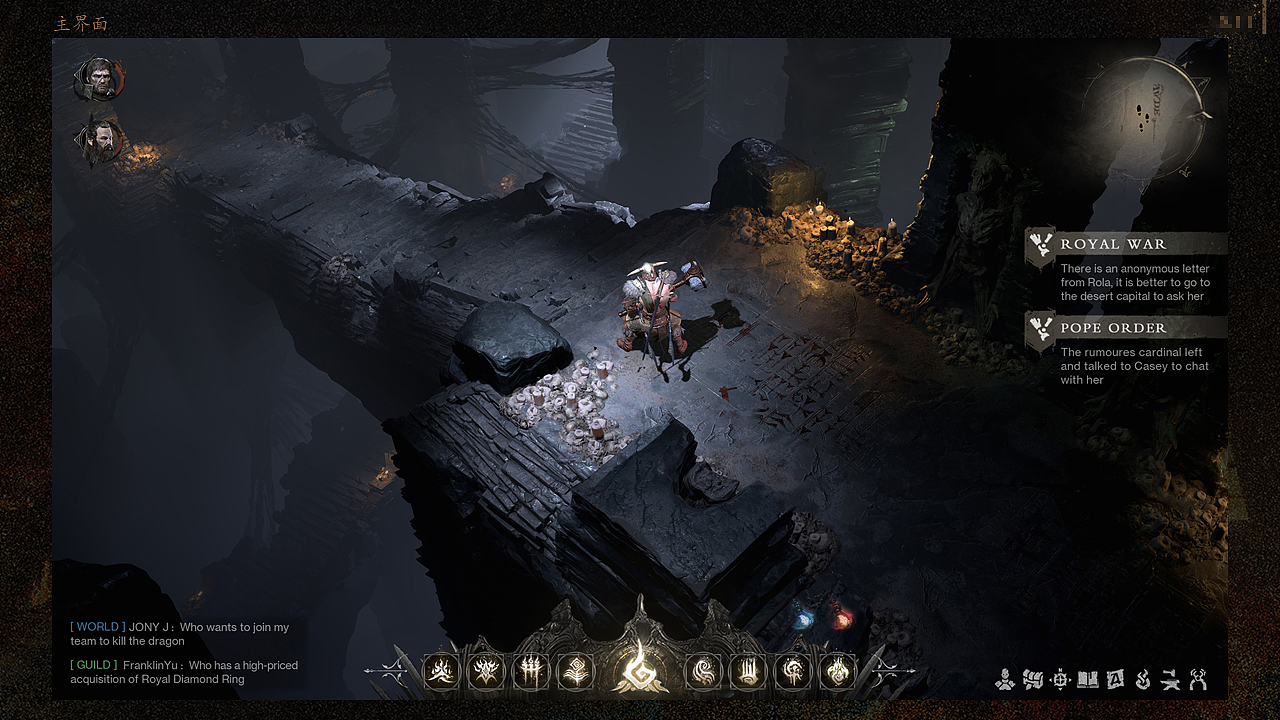This screenshot has height=720, width=1280.
Task: Select the short-haired party member portrait
Action: 100,79
